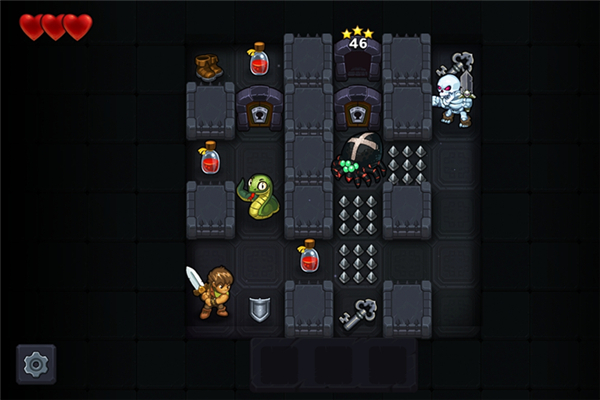This screenshot has height=400, width=600.
Task: Tap the leather boots tile
Action: (x=209, y=67)
